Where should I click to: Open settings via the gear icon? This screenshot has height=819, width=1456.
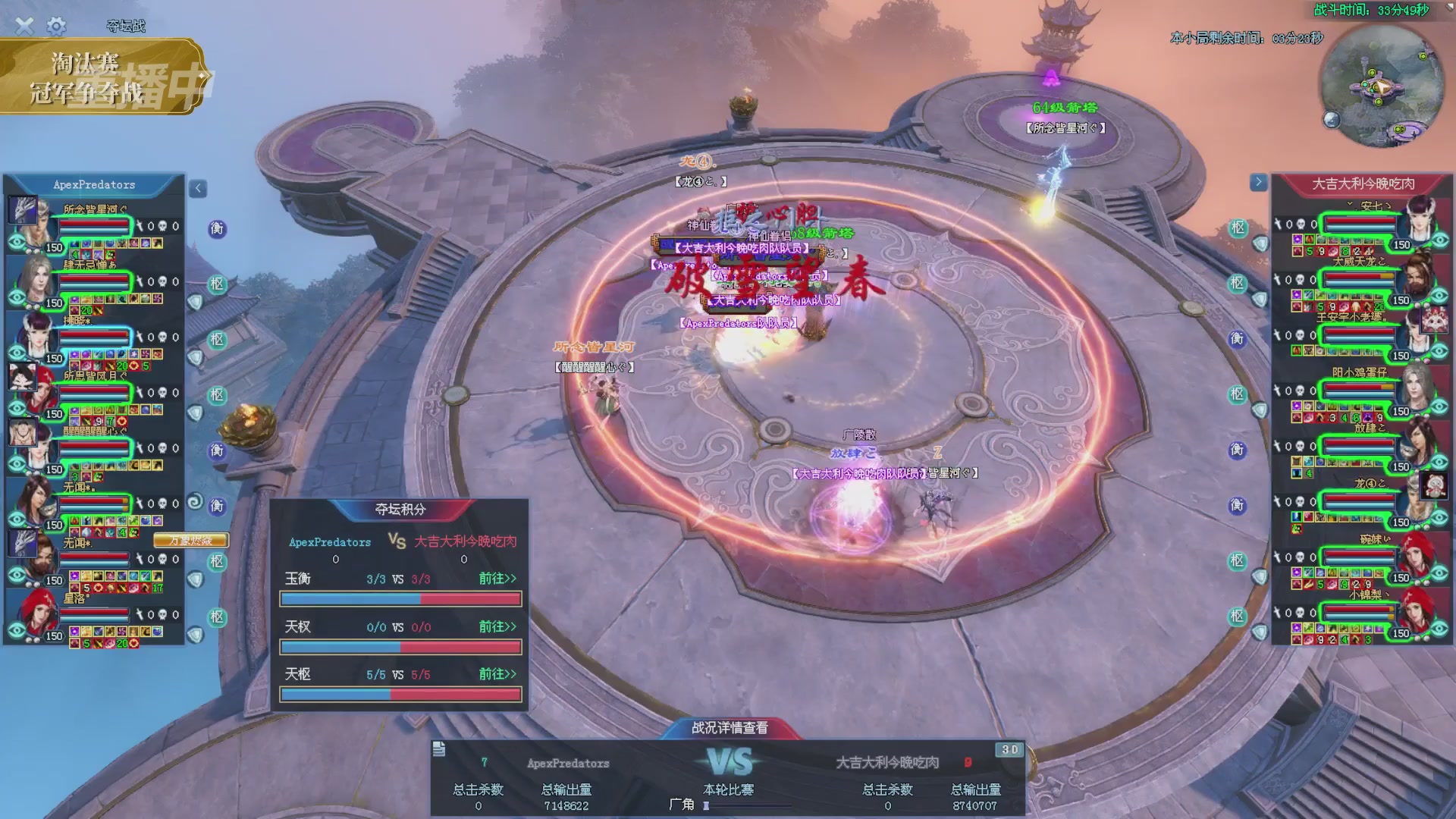[56, 27]
